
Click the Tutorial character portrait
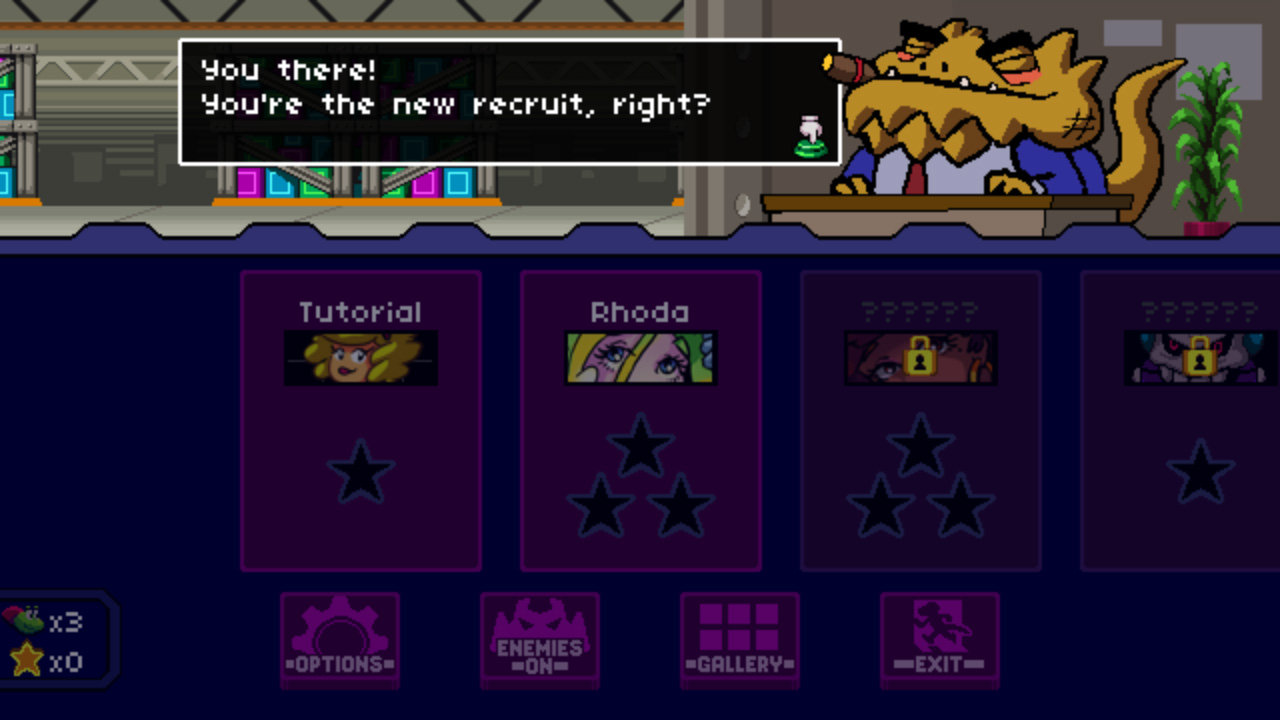361,358
